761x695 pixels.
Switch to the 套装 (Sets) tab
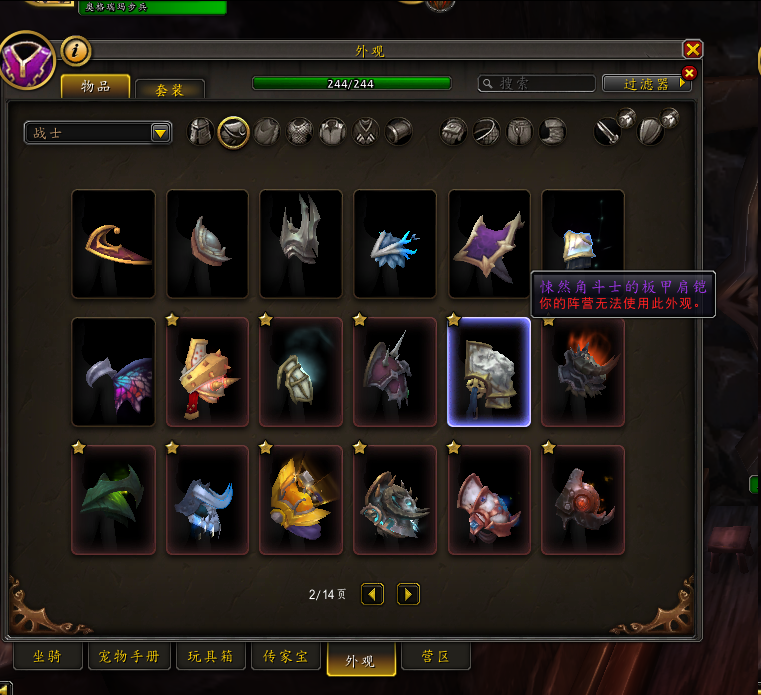(169, 89)
